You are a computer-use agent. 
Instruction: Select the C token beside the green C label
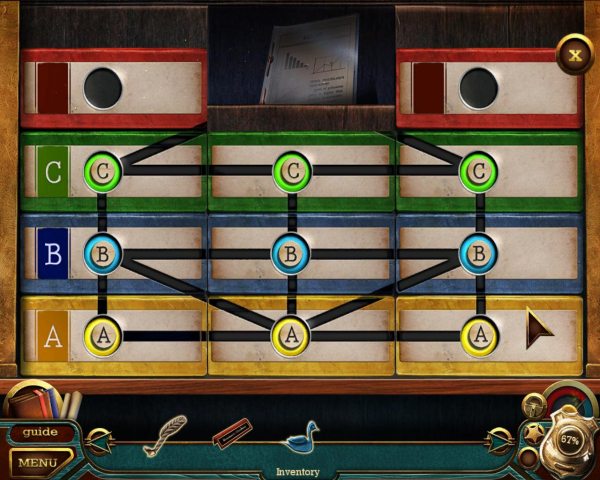(x=101, y=171)
